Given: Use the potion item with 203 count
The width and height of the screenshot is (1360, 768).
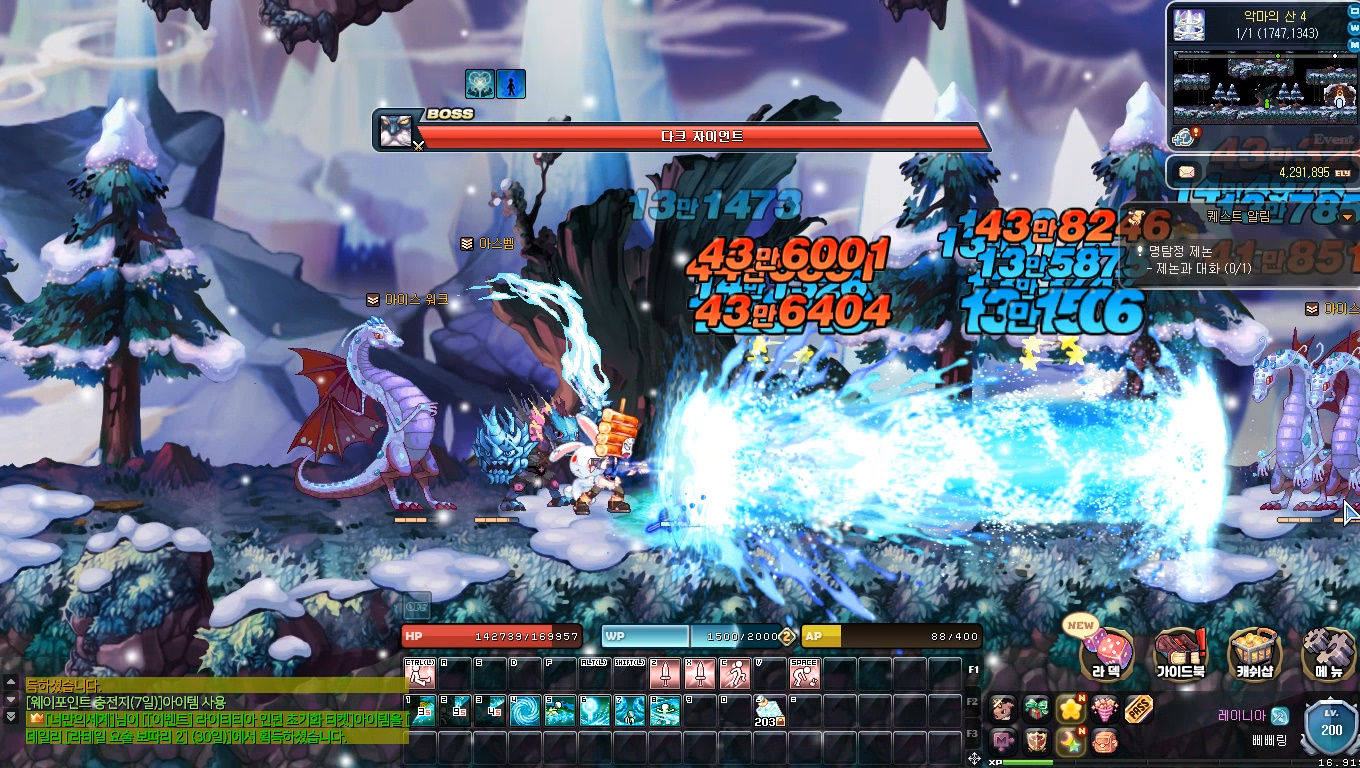Looking at the screenshot, I should click(770, 711).
